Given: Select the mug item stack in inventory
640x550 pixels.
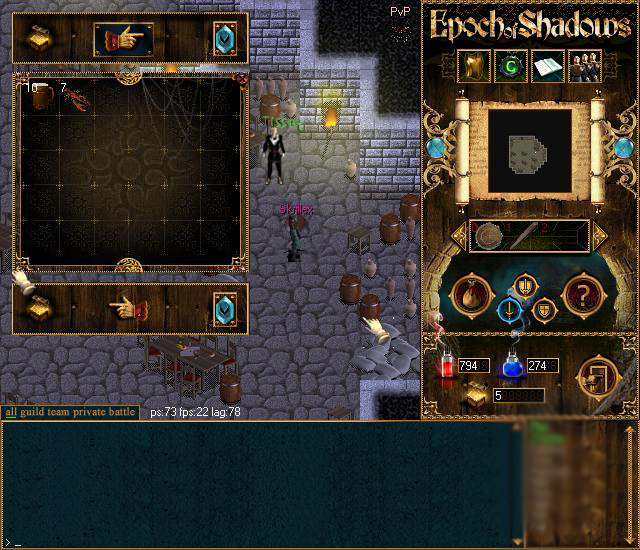Looking at the screenshot, I should (x=41, y=97).
